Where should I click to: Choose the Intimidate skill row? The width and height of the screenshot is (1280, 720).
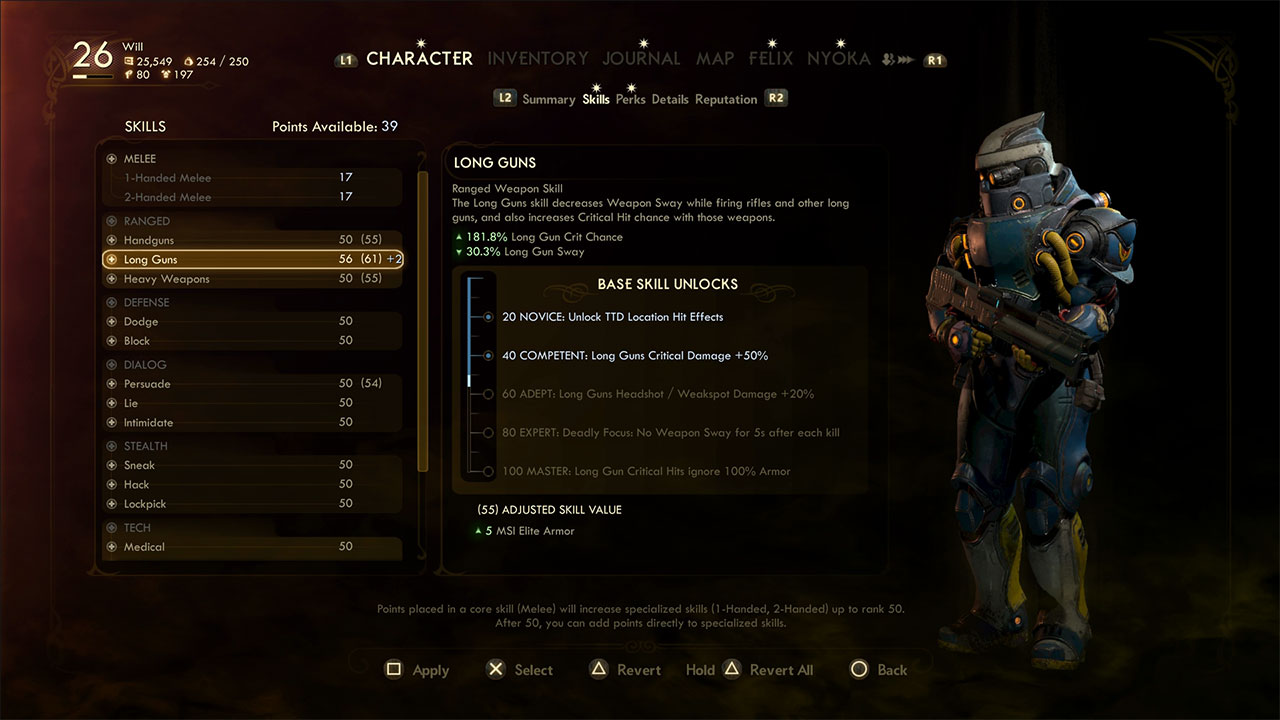pos(252,423)
